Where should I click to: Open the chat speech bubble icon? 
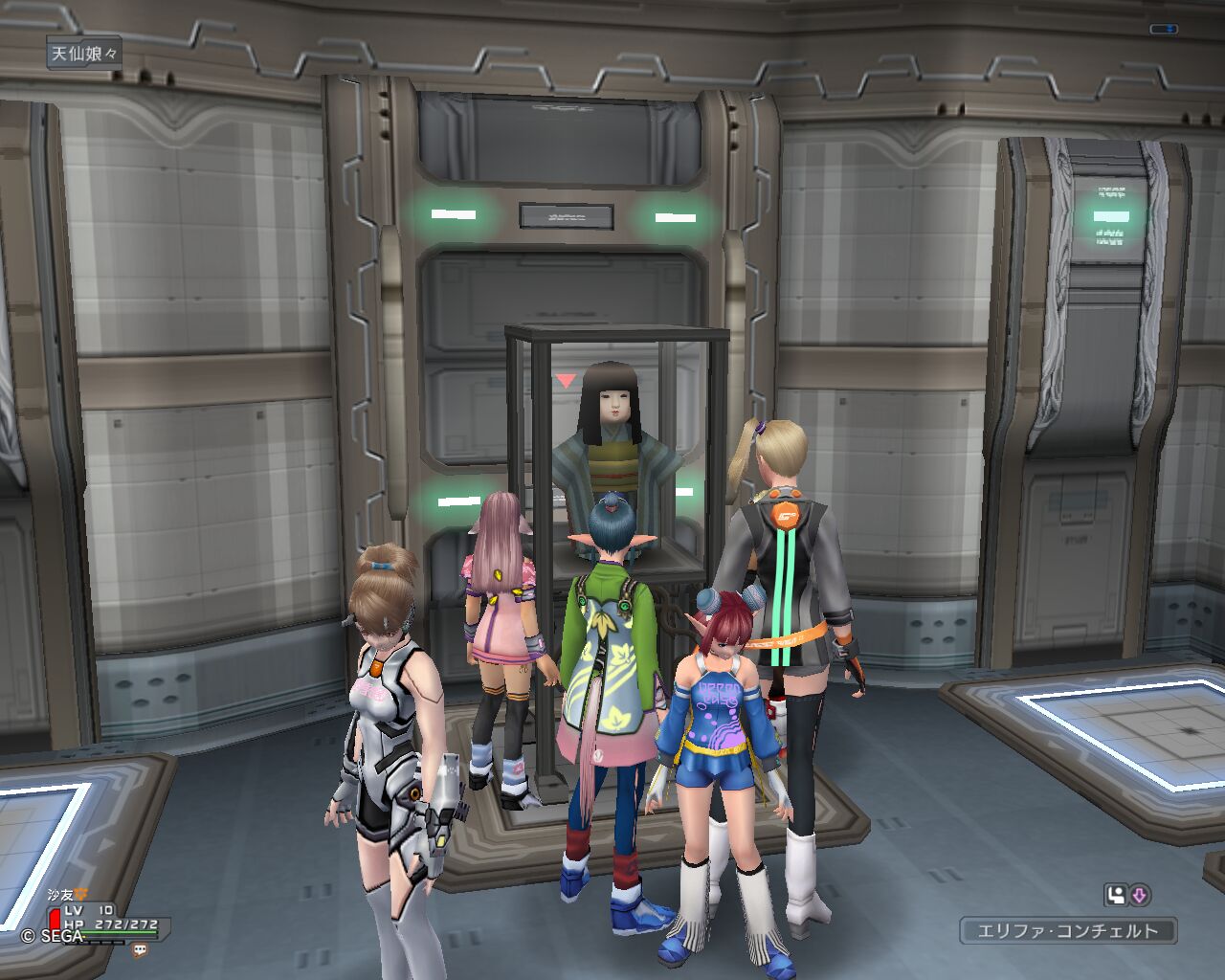click(141, 950)
